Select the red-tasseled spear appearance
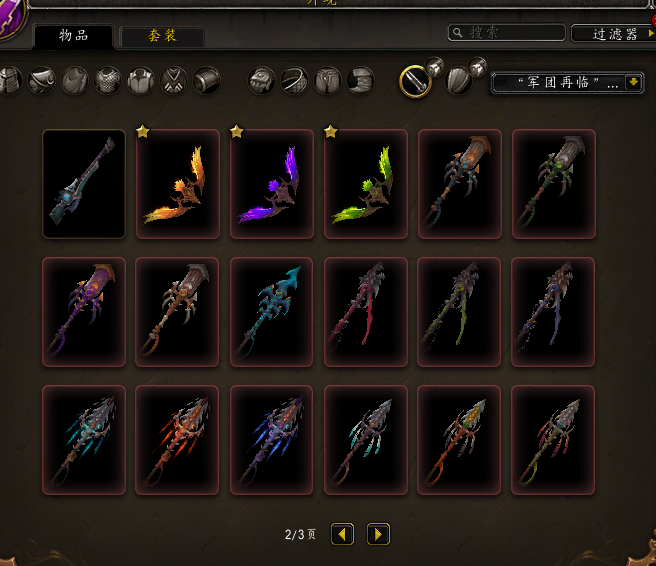Screen dimensions: 656x566 tap(366, 312)
